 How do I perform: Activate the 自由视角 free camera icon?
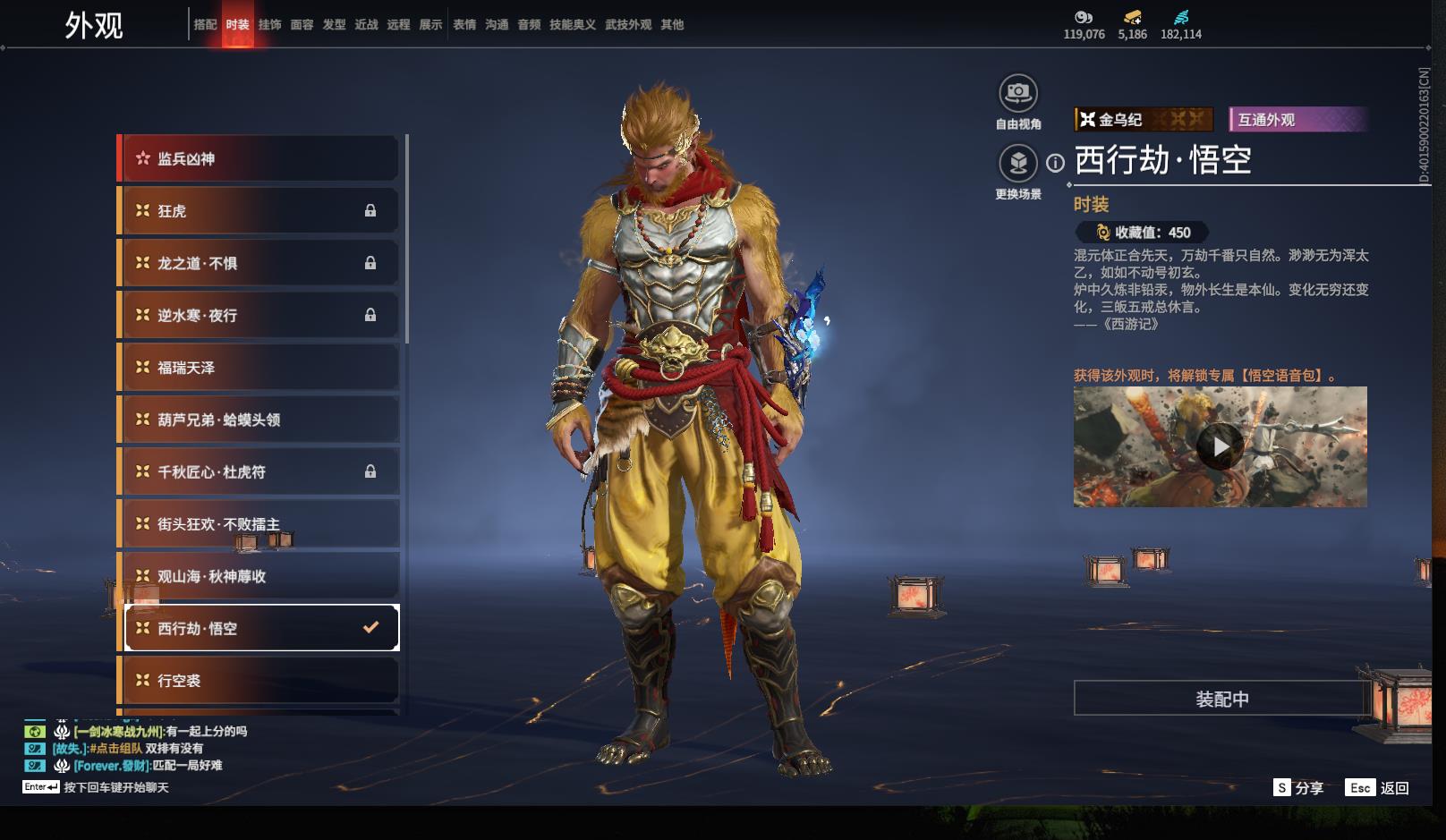click(1018, 93)
